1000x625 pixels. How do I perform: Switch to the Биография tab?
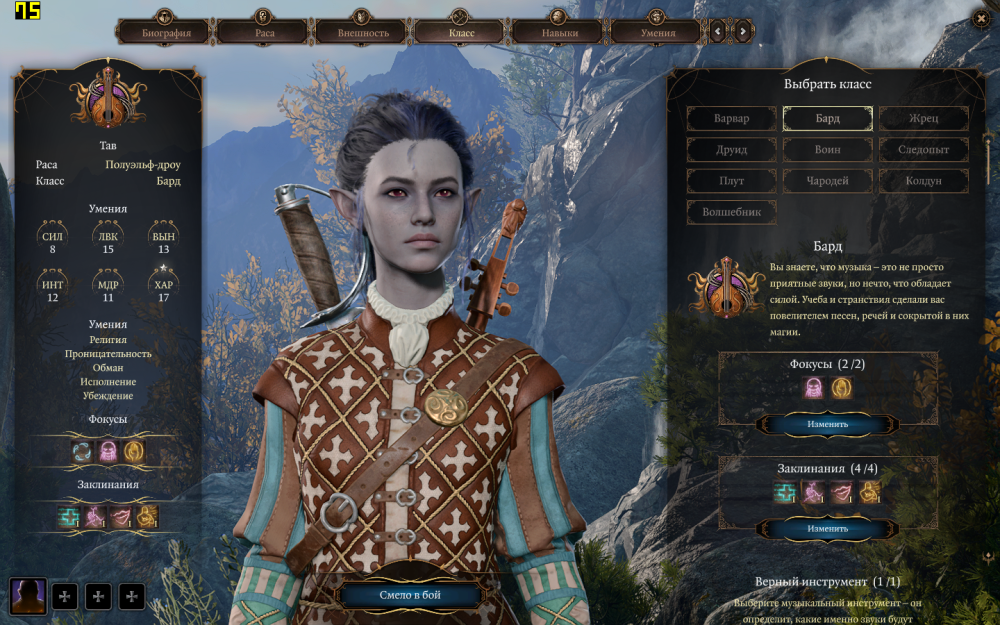pyautogui.click(x=166, y=33)
